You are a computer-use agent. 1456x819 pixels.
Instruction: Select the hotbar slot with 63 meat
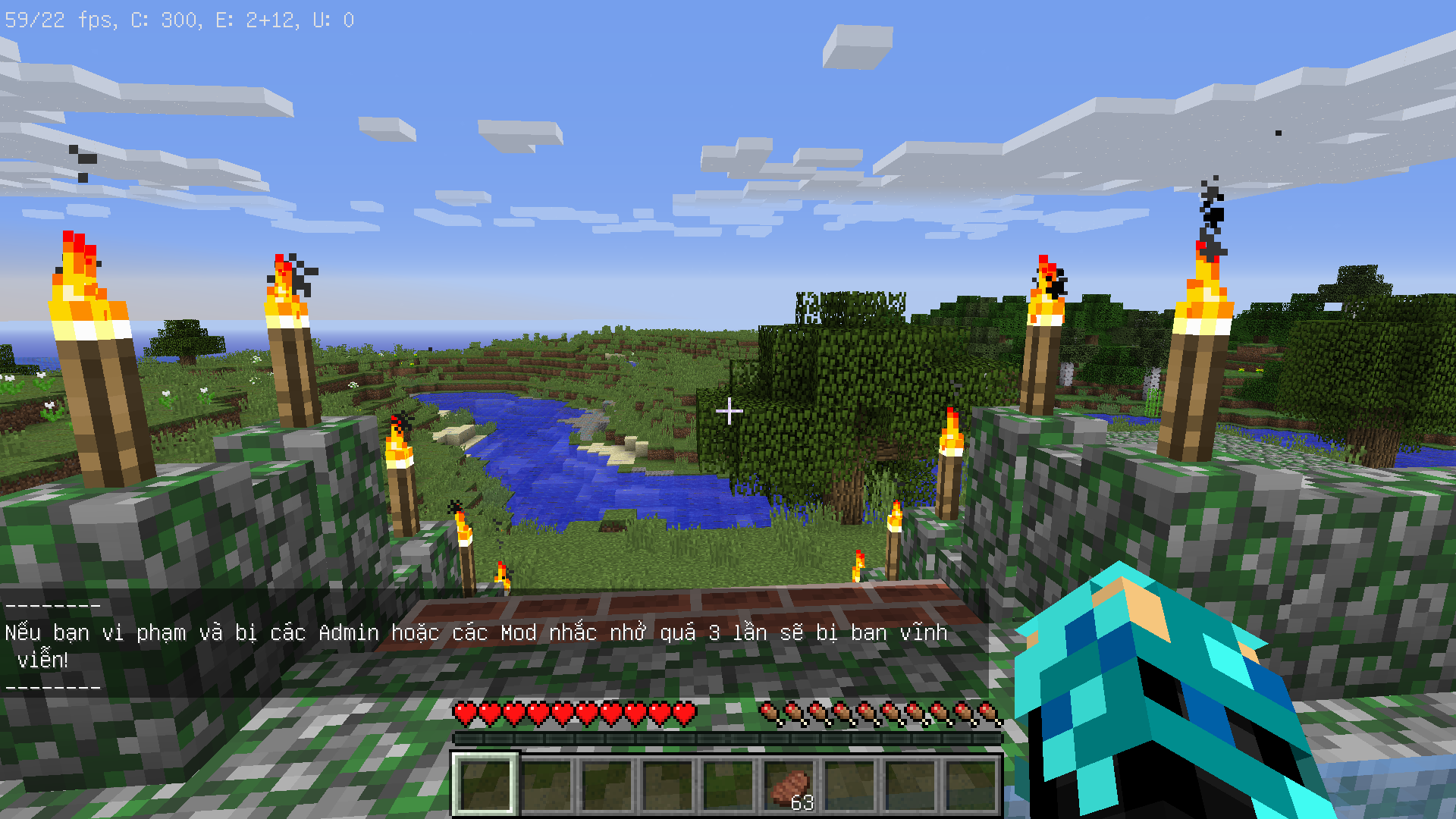[789, 786]
